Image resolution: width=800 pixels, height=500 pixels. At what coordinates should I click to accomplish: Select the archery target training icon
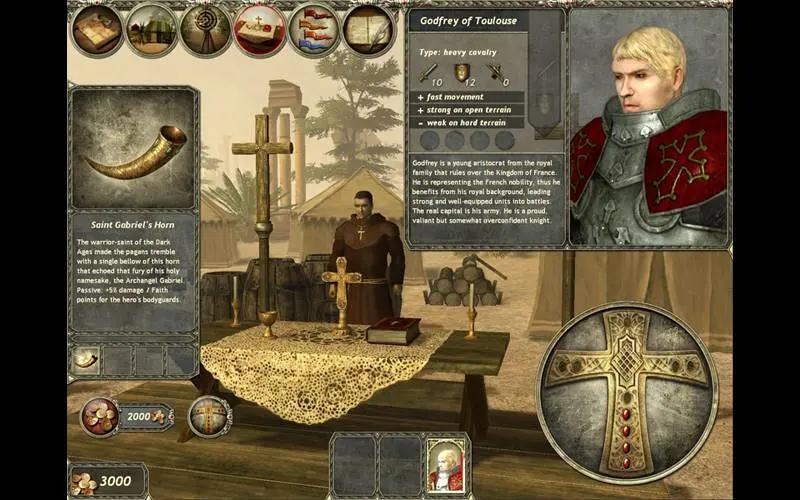(x=206, y=30)
